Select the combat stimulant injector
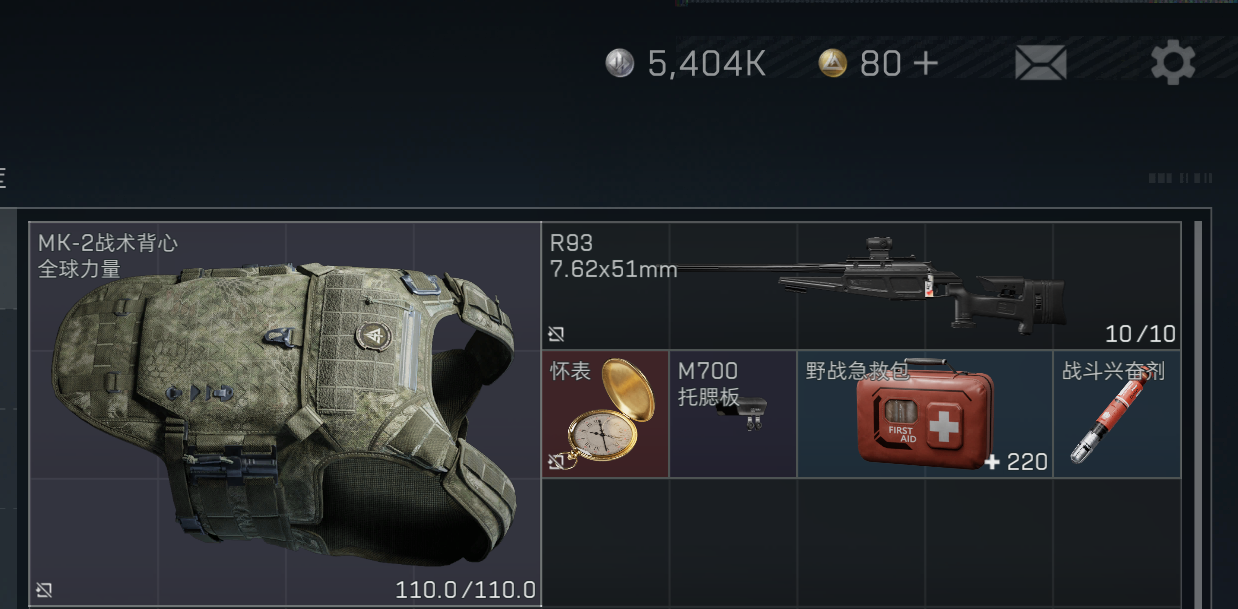 1117,414
